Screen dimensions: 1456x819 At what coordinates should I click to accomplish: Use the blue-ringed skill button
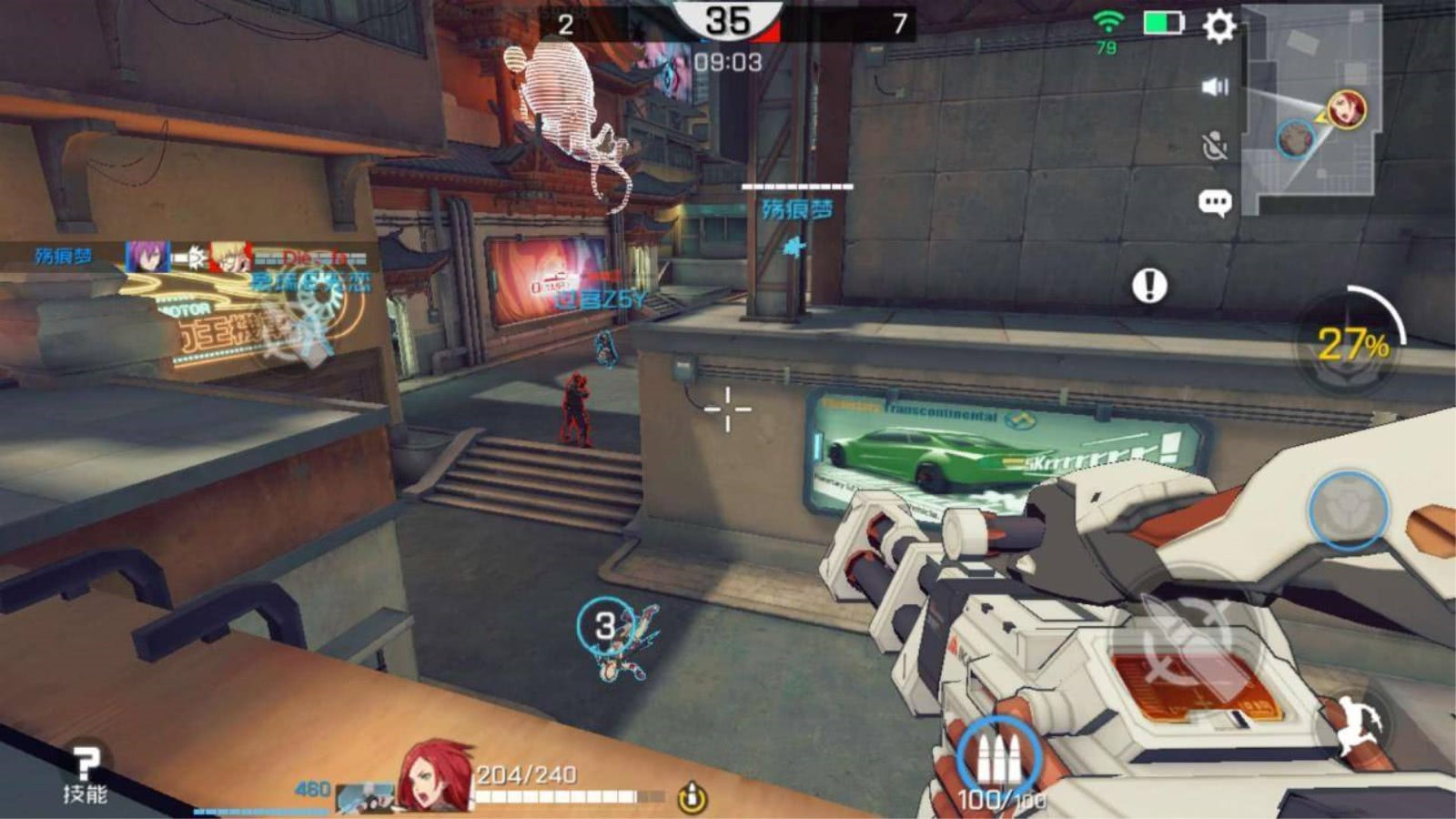[x=1348, y=510]
